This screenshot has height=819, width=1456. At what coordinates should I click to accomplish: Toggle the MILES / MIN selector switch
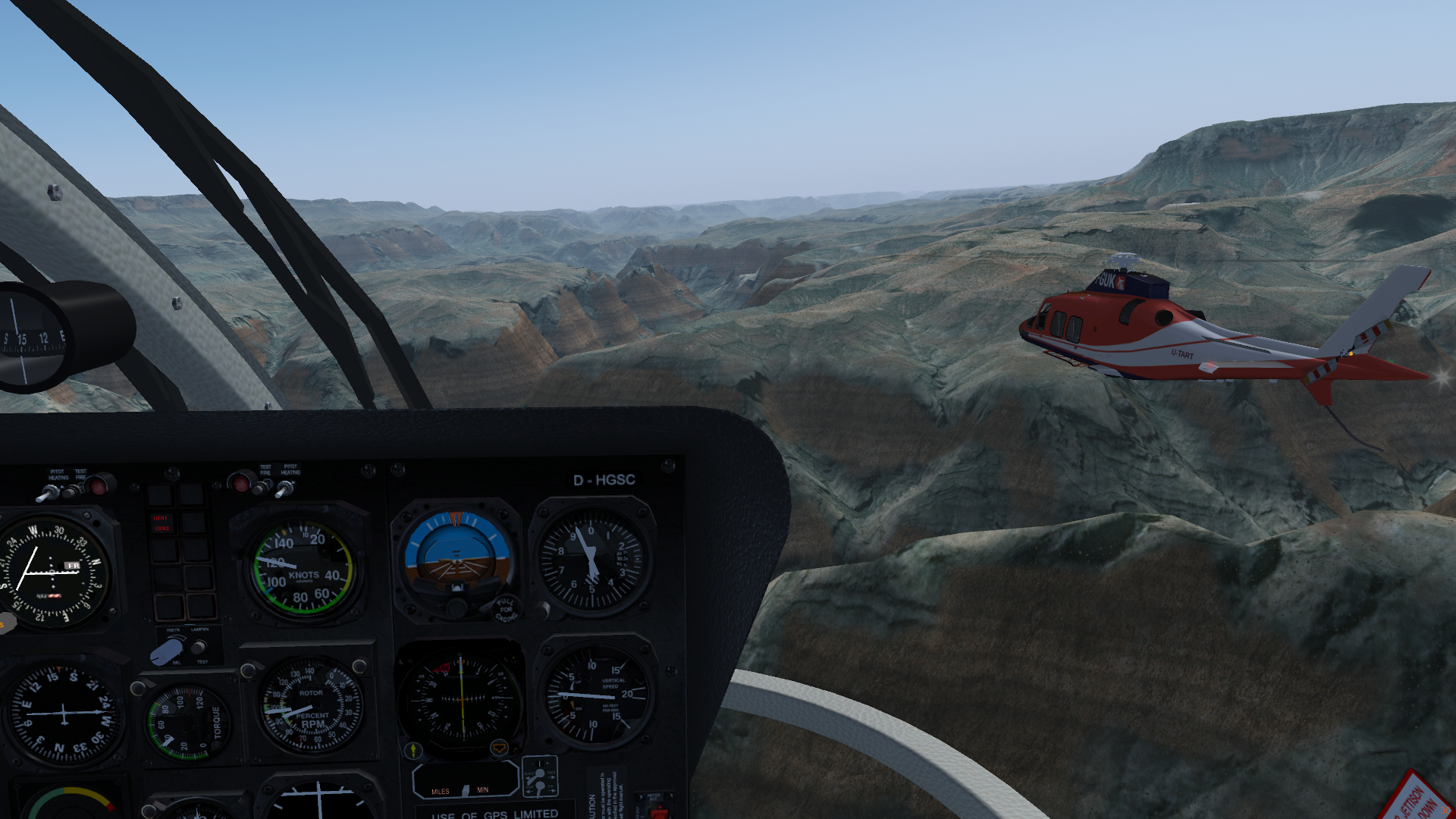pyautogui.click(x=465, y=790)
